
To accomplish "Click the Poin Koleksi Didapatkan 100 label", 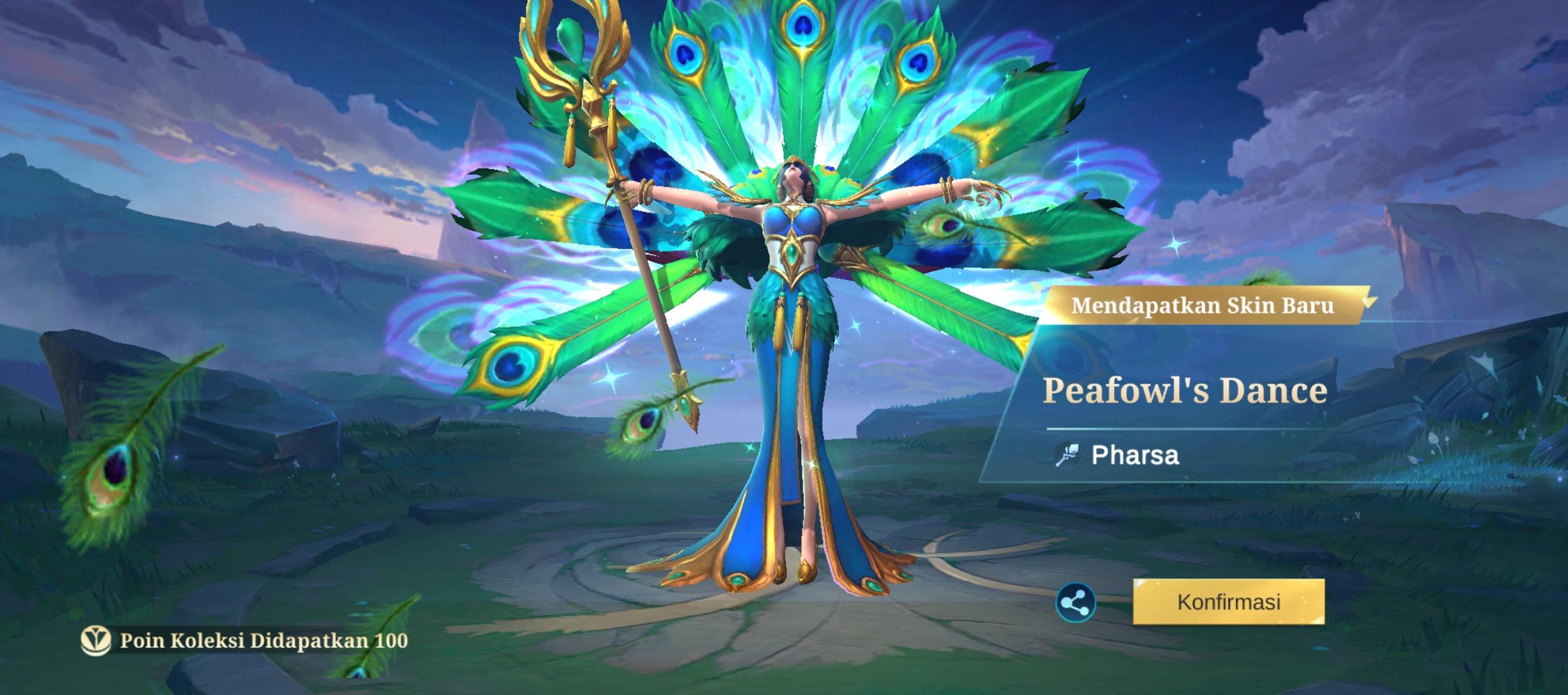I will point(261,640).
